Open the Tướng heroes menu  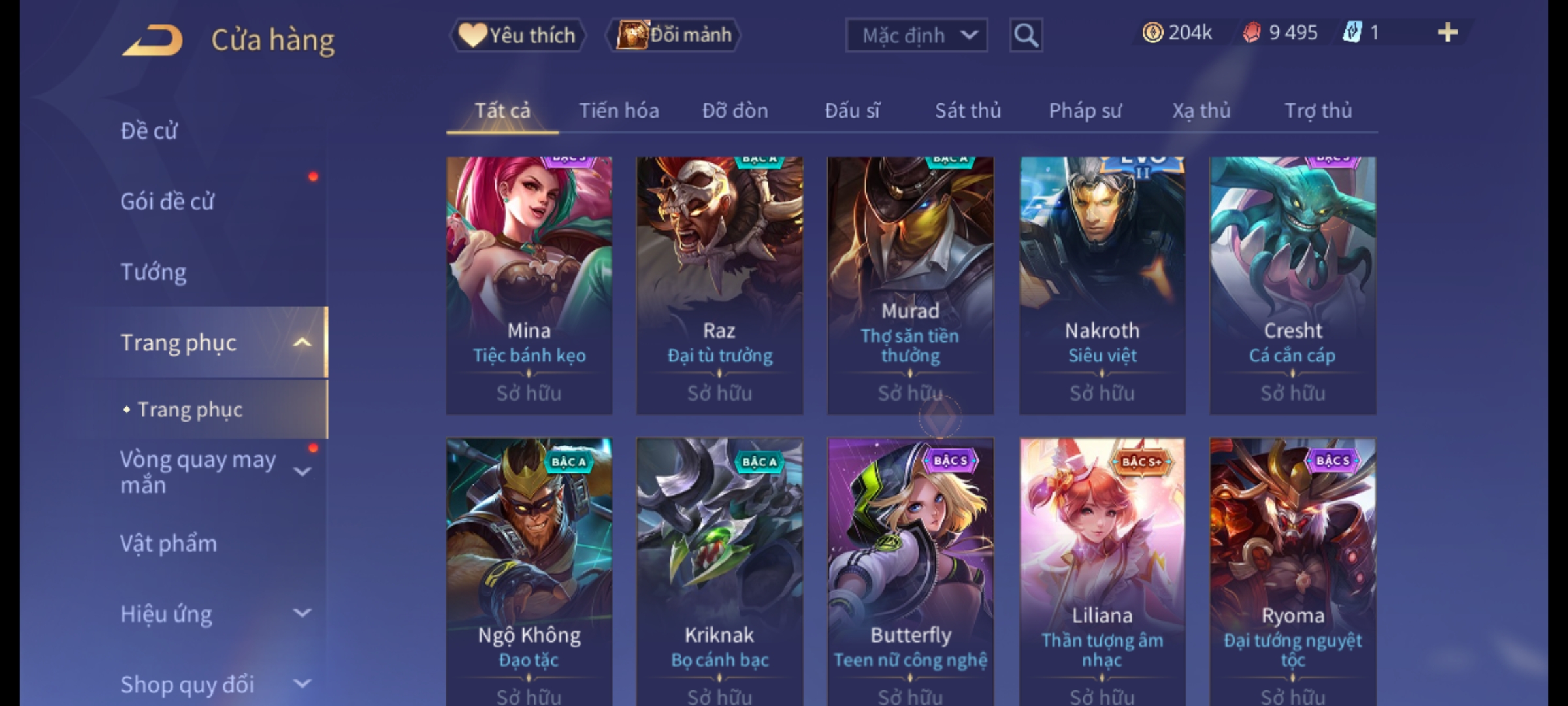(154, 273)
